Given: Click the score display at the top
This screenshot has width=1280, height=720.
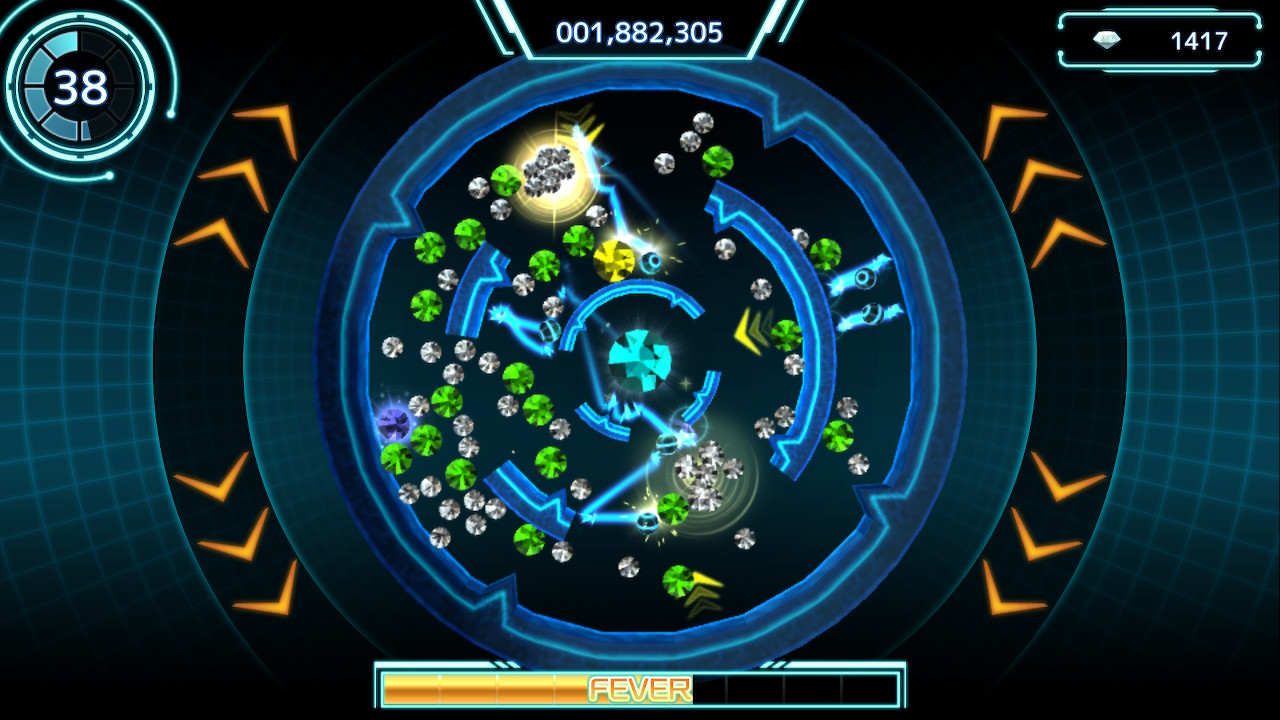Looking at the screenshot, I should [x=638, y=31].
